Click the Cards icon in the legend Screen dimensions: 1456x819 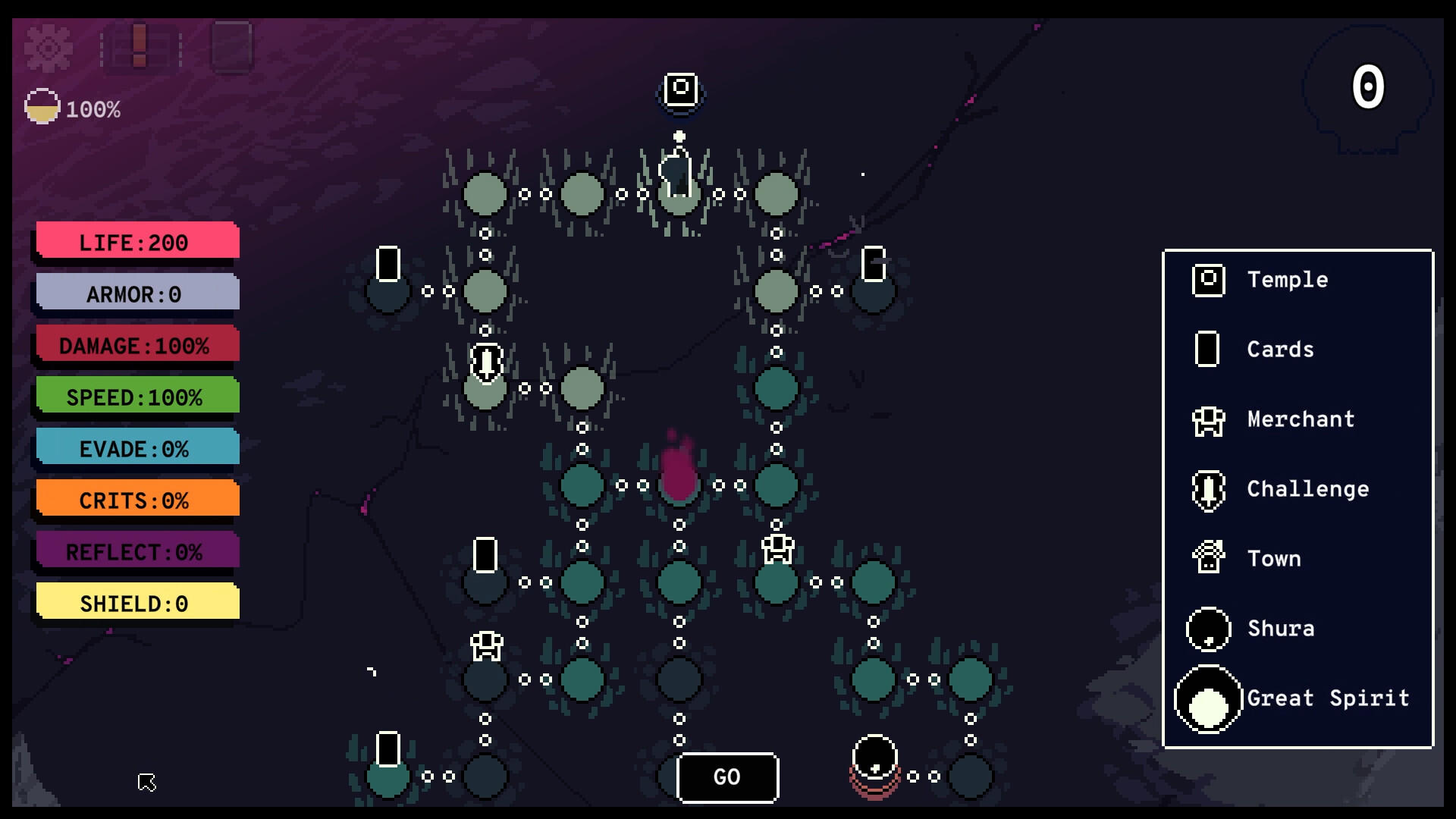tap(1207, 350)
